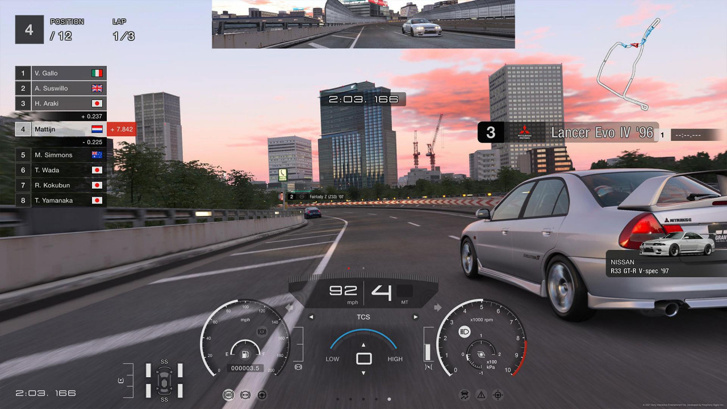The image size is (727, 409).
Task: Switch TCS panel with the left arrow
Action: pyautogui.click(x=311, y=317)
